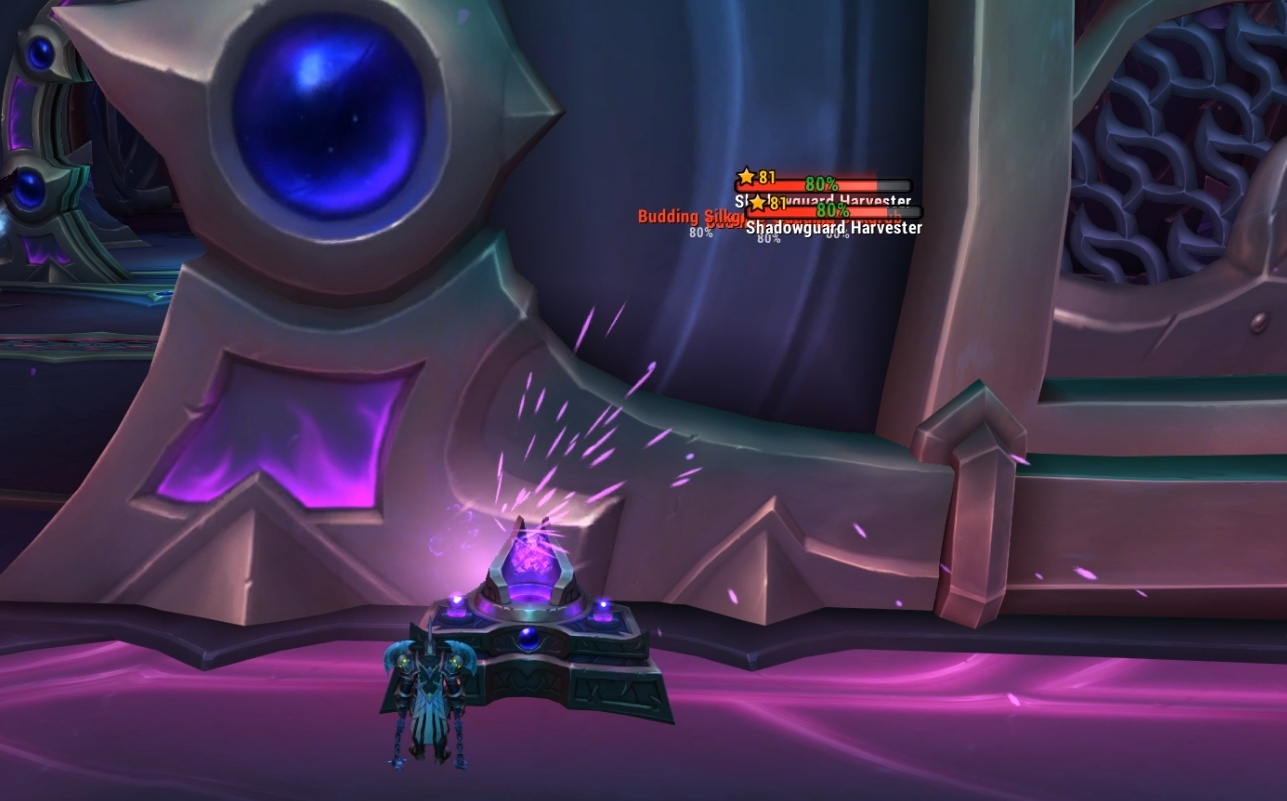Click the level 81 text on the second nameplate
Image resolution: width=1287 pixels, height=801 pixels.
click(x=777, y=204)
